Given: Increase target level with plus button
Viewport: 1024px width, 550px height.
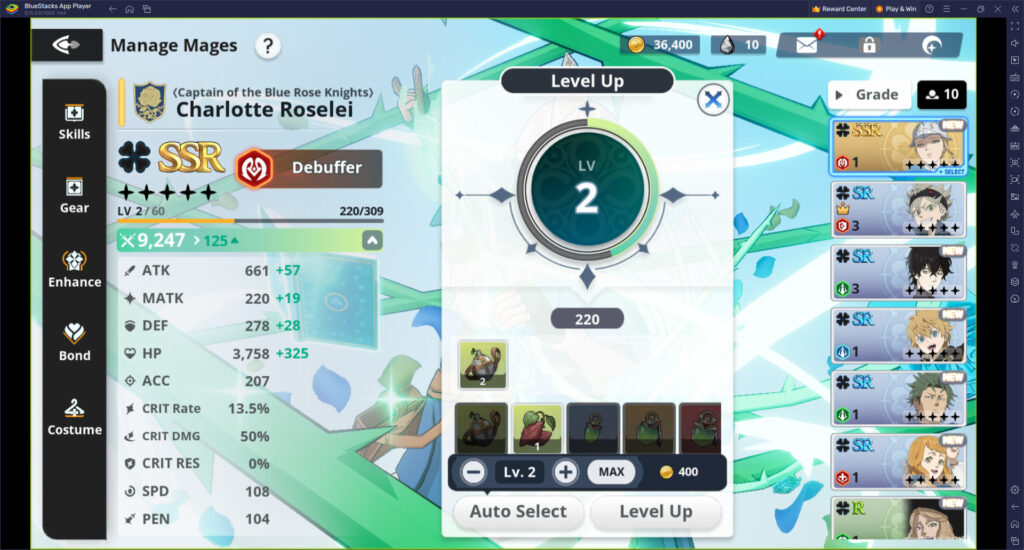Looking at the screenshot, I should [x=566, y=472].
